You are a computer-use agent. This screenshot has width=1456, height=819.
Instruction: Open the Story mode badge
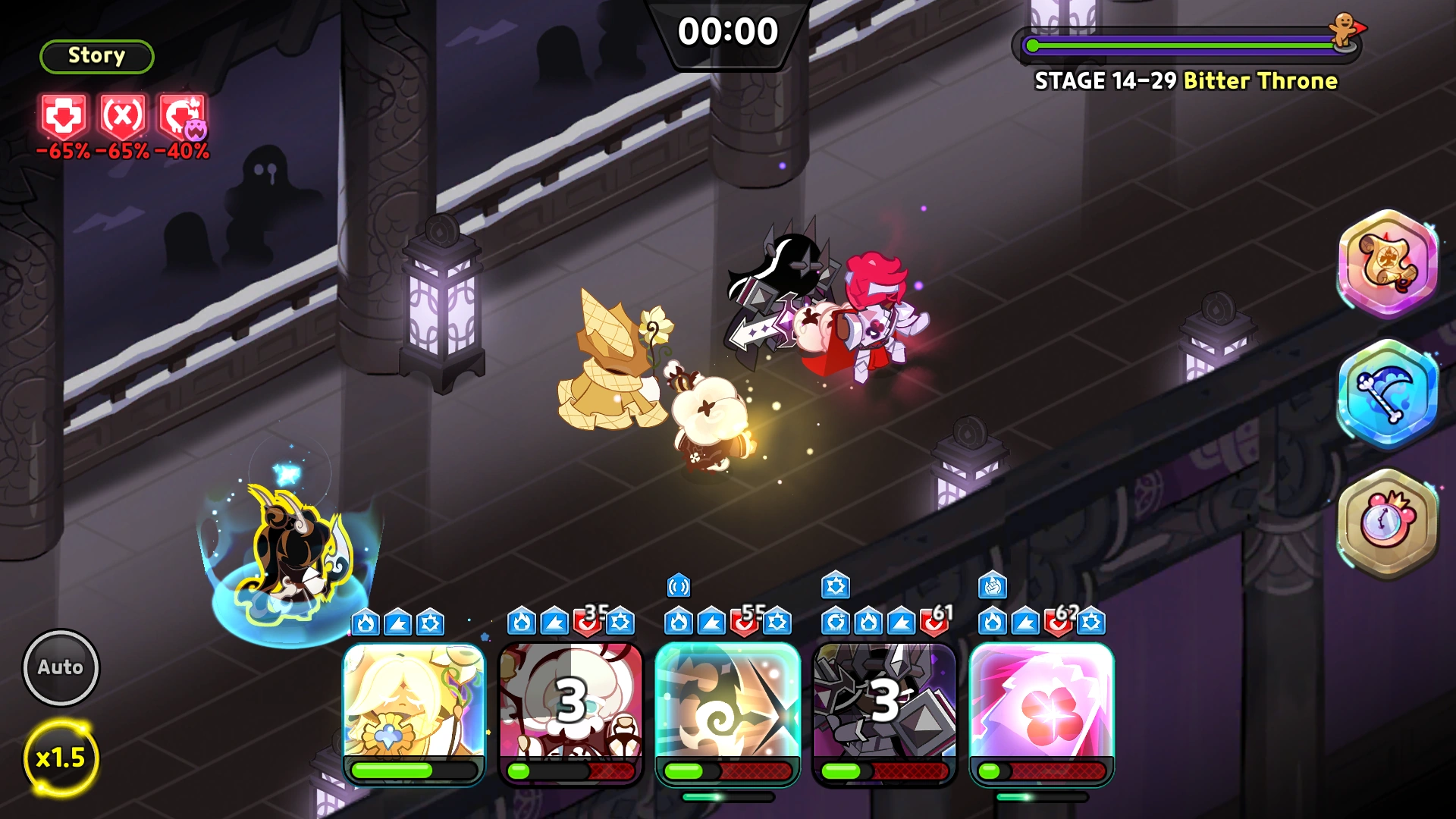(x=96, y=55)
